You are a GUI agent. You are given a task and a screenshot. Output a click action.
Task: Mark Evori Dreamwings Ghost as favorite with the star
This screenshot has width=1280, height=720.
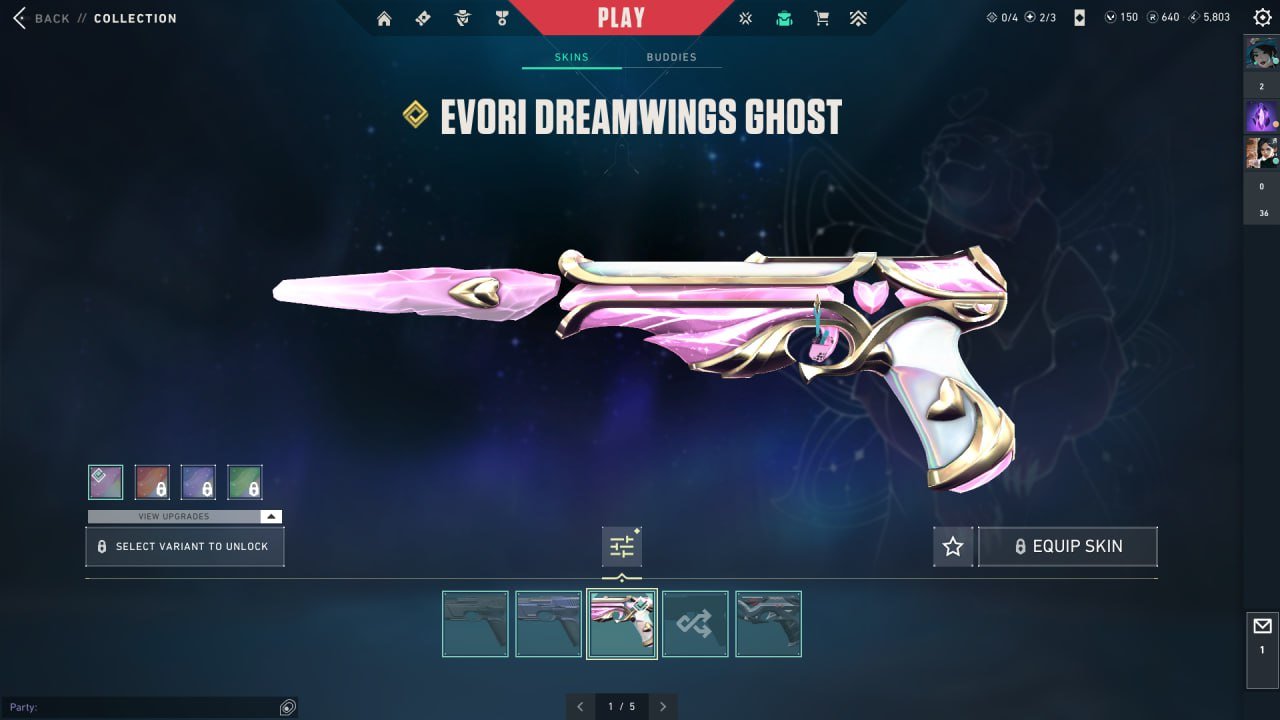coord(953,546)
